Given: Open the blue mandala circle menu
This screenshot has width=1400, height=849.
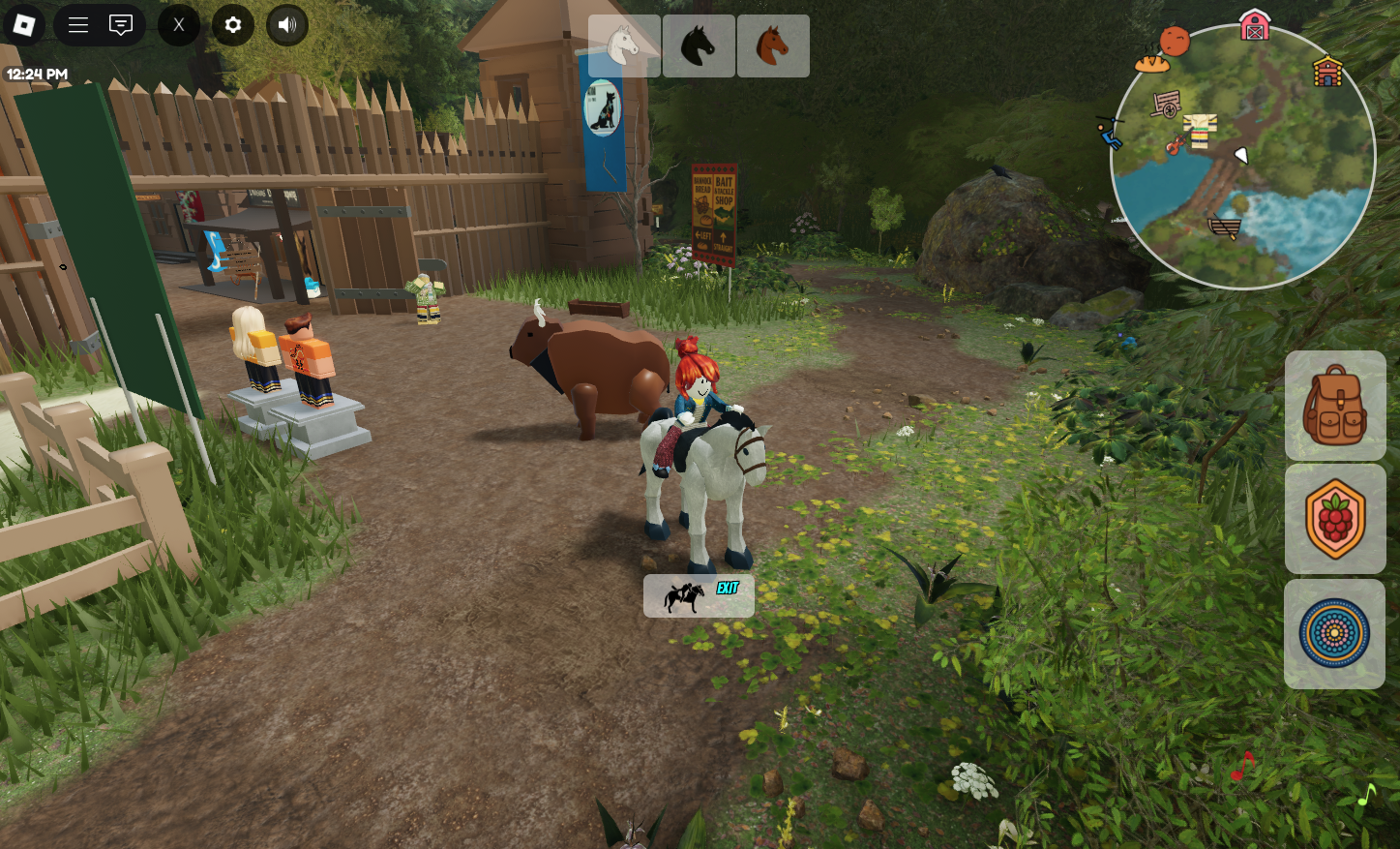Looking at the screenshot, I should point(1335,634).
